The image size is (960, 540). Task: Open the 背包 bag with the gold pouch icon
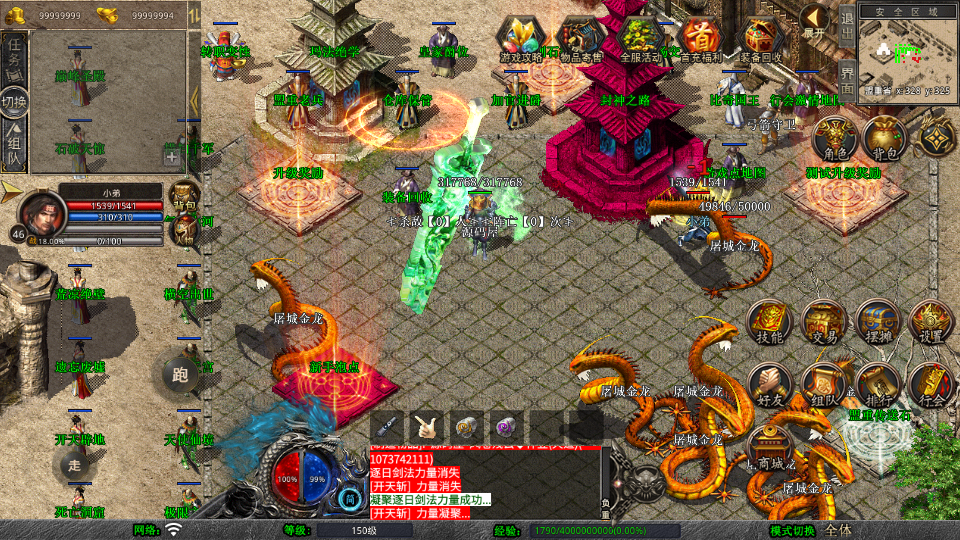pos(883,139)
